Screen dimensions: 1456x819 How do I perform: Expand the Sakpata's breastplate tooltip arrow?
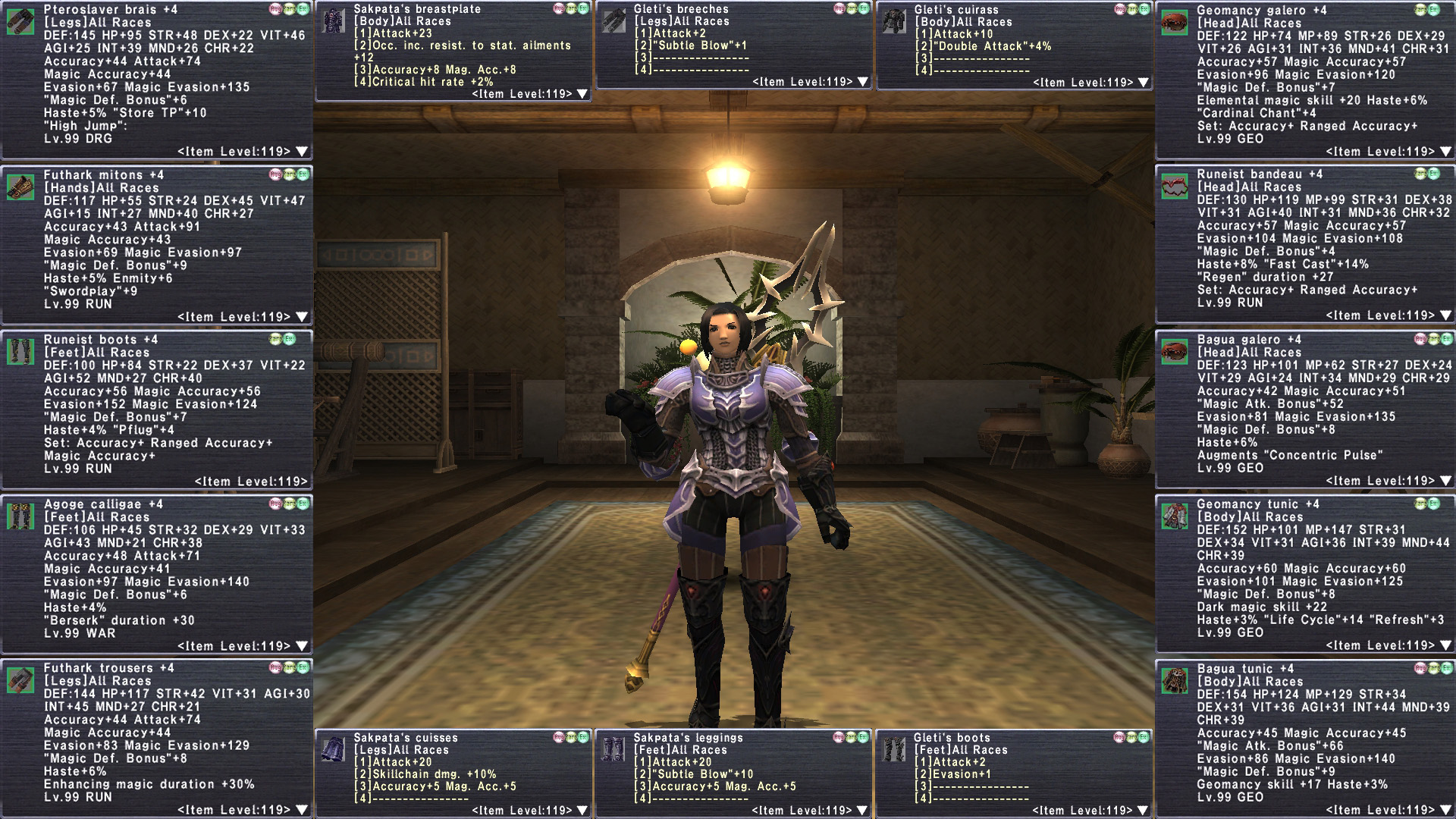pyautogui.click(x=582, y=94)
